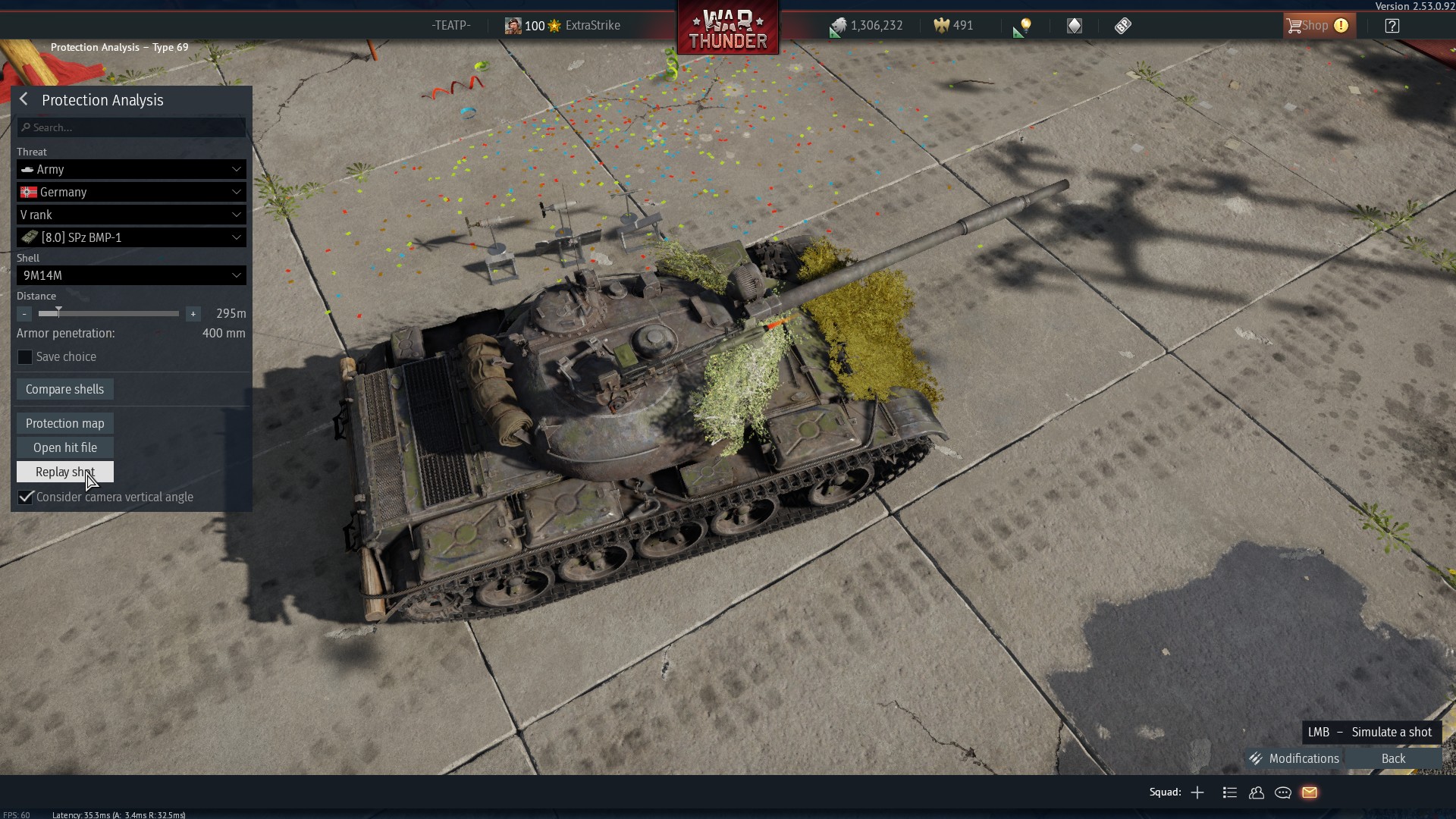Screen dimensions: 1456x819
Task: Open the SPz BMP-1 vehicle dropdown
Action: 131,237
